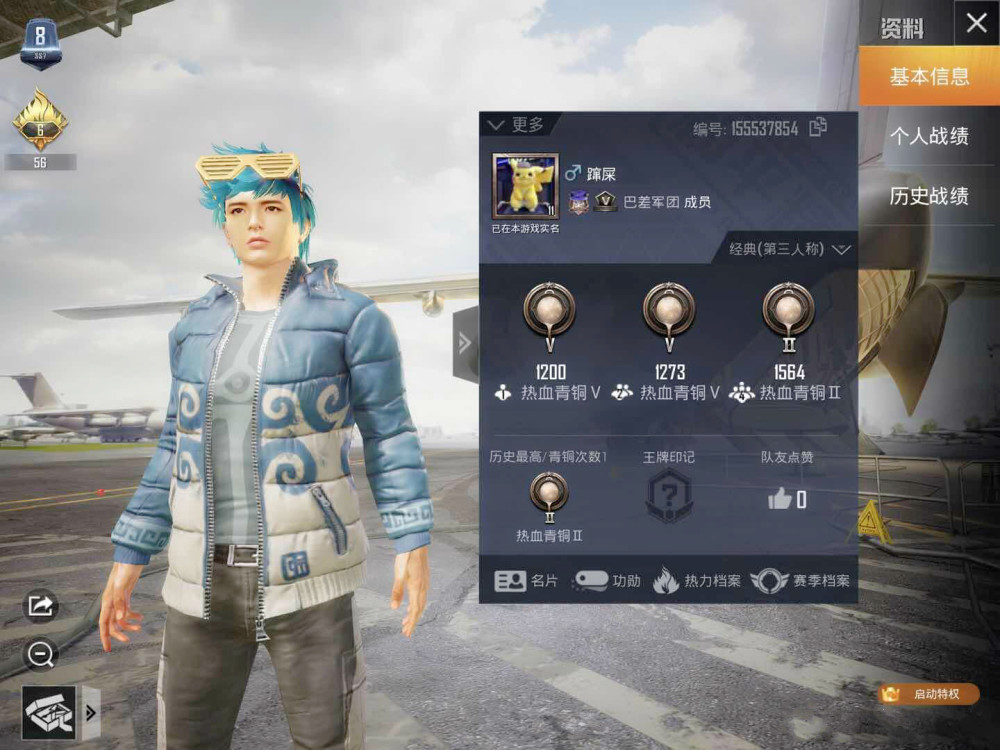Screen dimensions: 1000x750
Task: Open the 功勋 merit section
Action: (608, 581)
